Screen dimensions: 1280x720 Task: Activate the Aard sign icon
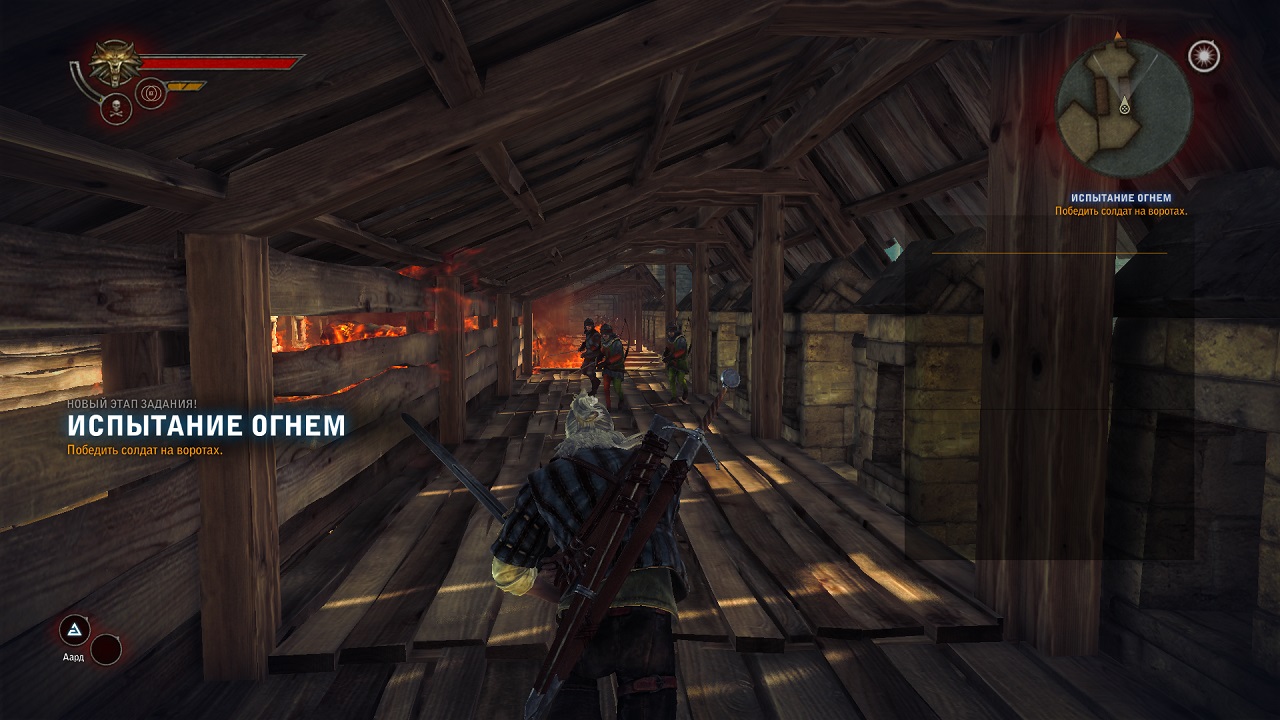click(74, 630)
